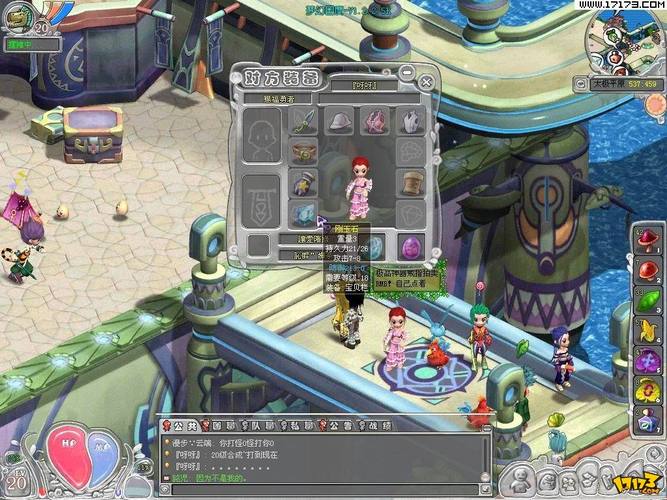Select the purple egg pet slot
The image size is (667, 500).
[411, 245]
